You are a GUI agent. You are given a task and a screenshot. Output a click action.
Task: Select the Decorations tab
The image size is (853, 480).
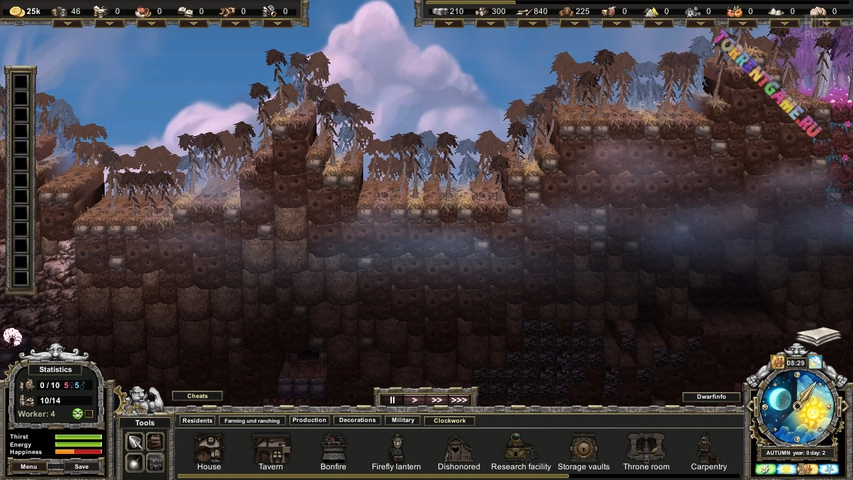(x=357, y=420)
